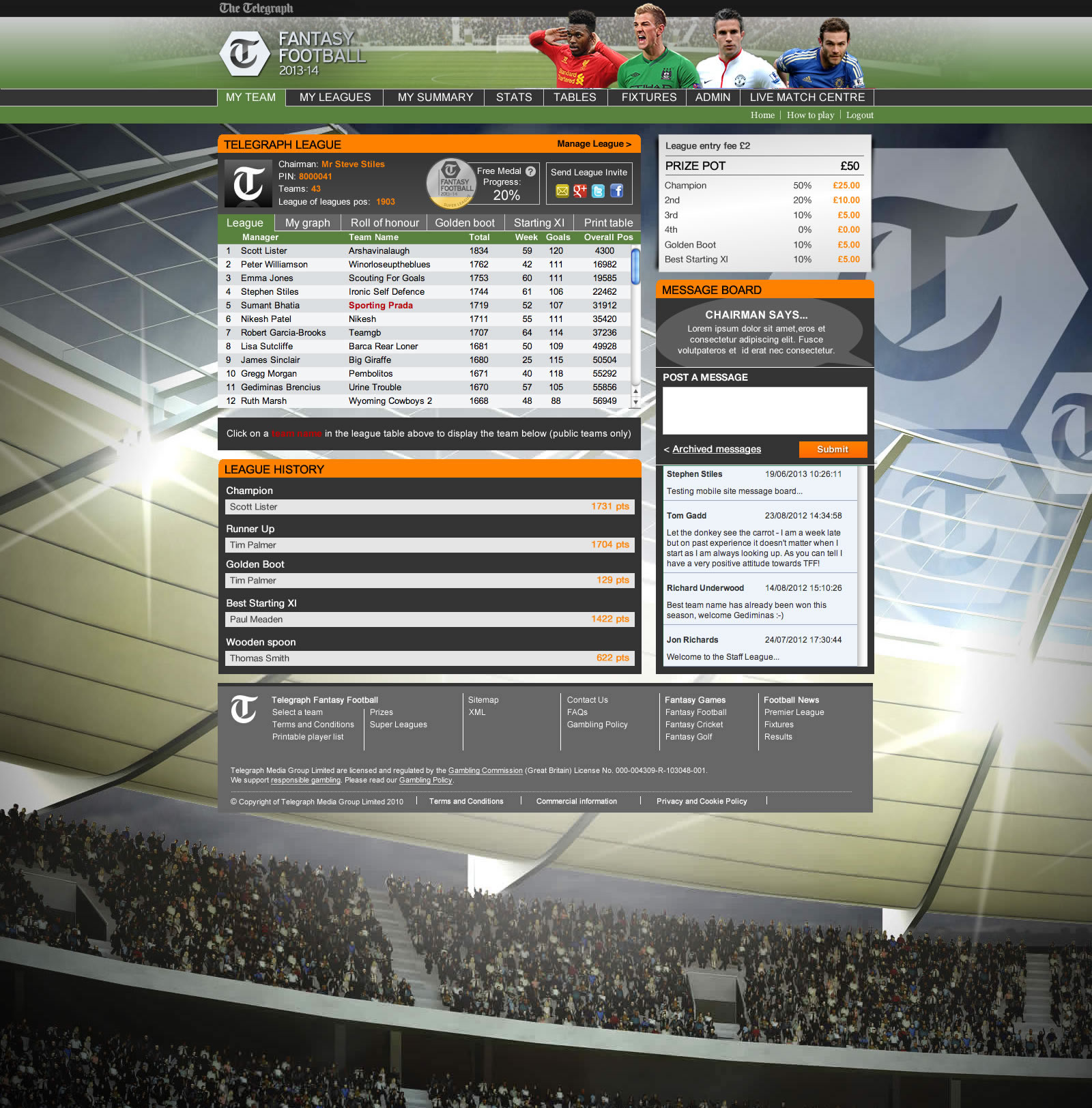Submit the message board post
This screenshot has height=1108, width=1092.
pyautogui.click(x=833, y=449)
